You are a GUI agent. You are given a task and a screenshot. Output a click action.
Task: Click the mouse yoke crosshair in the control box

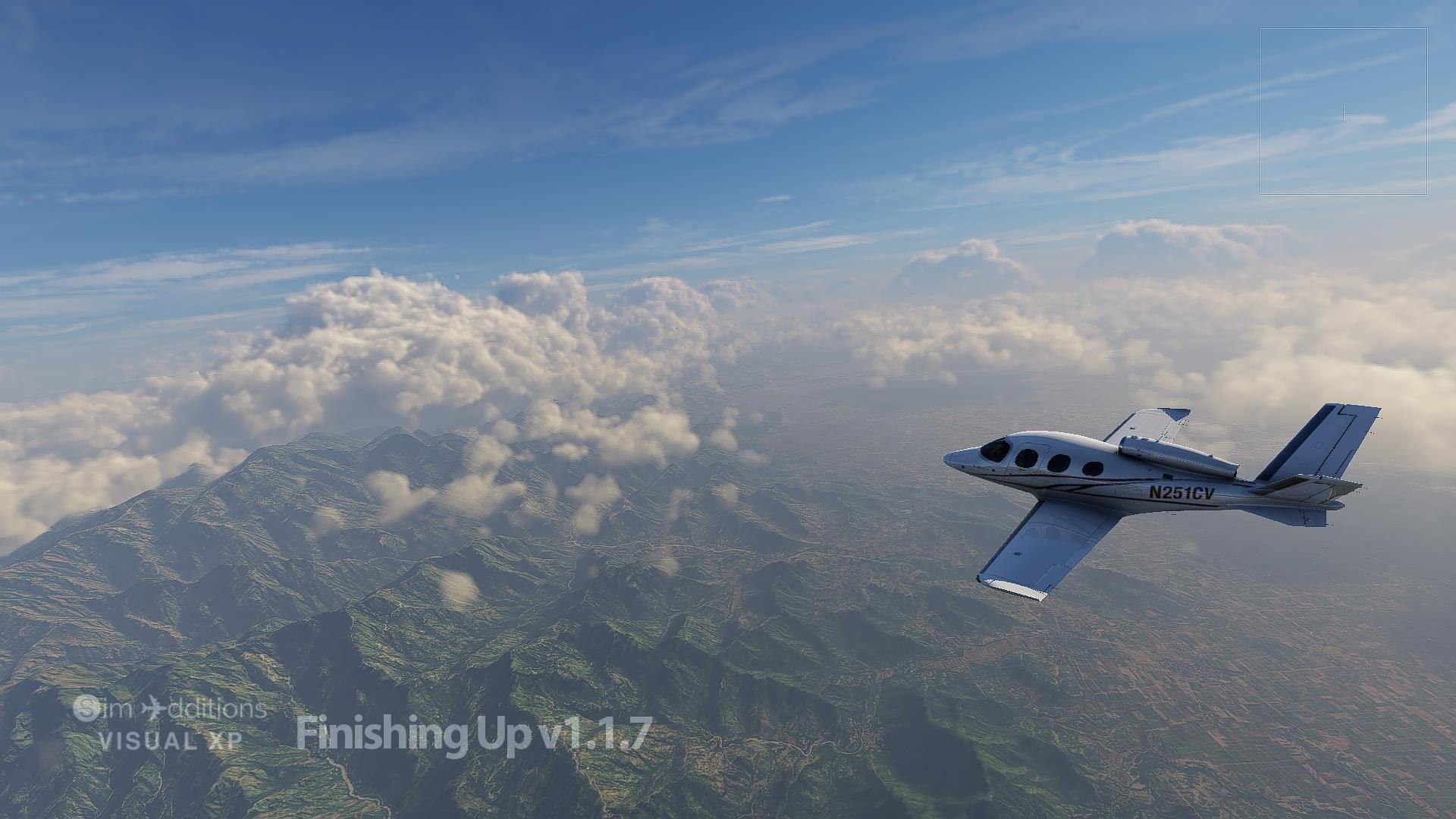[x=1343, y=113]
